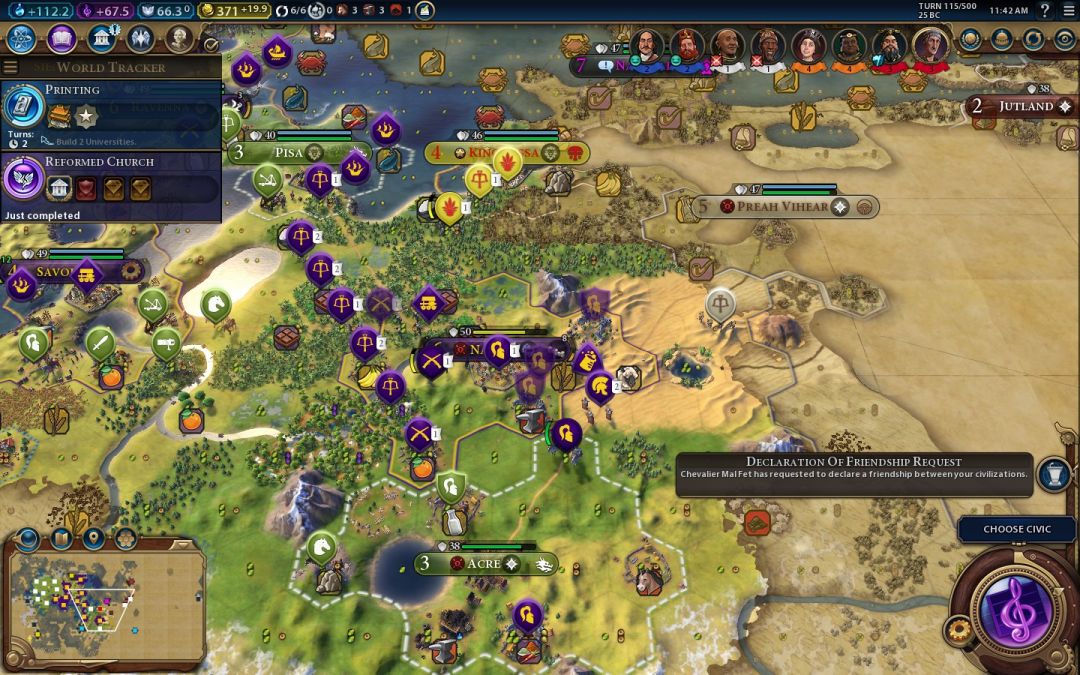
Task: Open the map pins minimap button
Action: point(93,540)
